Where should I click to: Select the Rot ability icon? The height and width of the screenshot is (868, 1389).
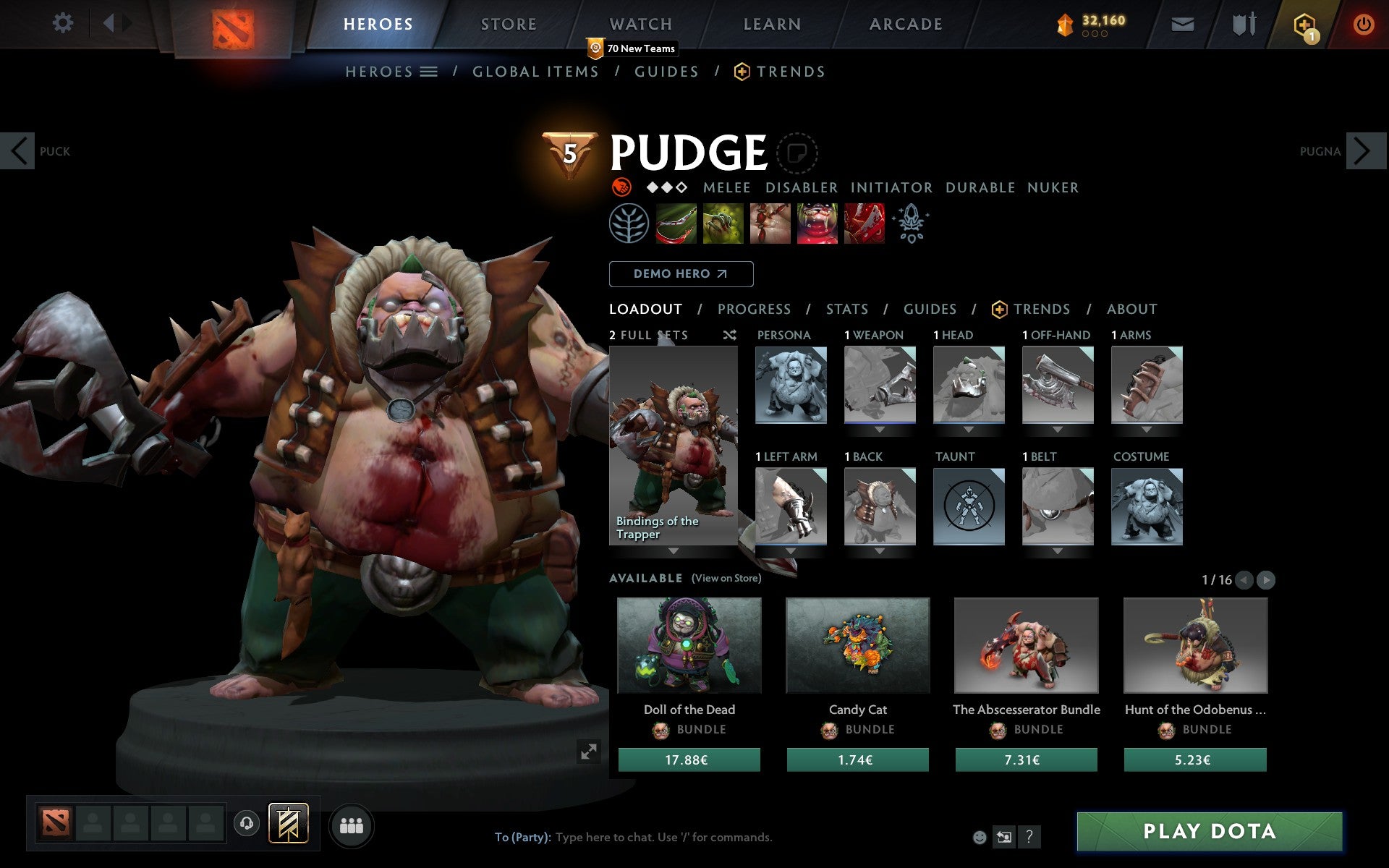click(723, 223)
